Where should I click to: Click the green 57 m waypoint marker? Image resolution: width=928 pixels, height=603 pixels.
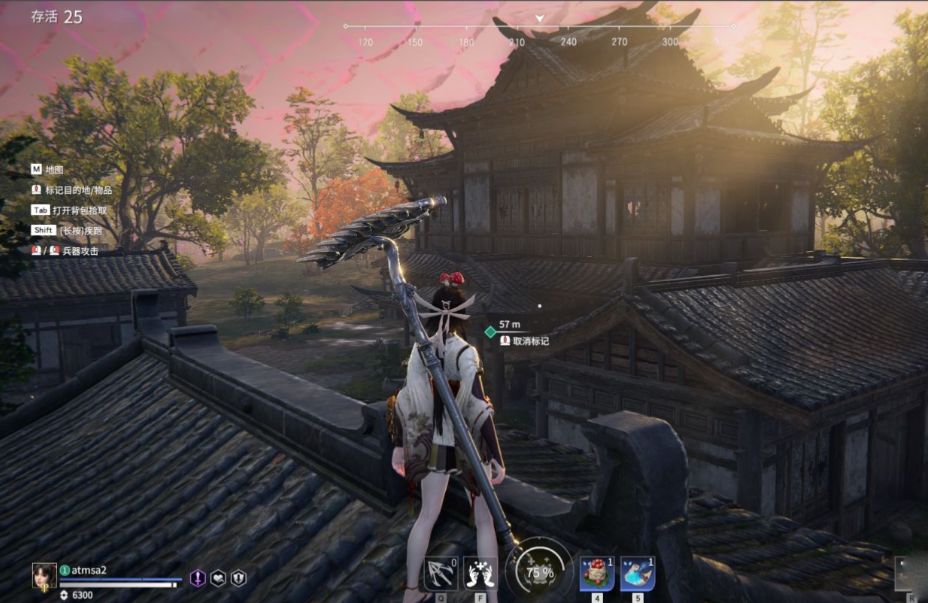coord(490,330)
